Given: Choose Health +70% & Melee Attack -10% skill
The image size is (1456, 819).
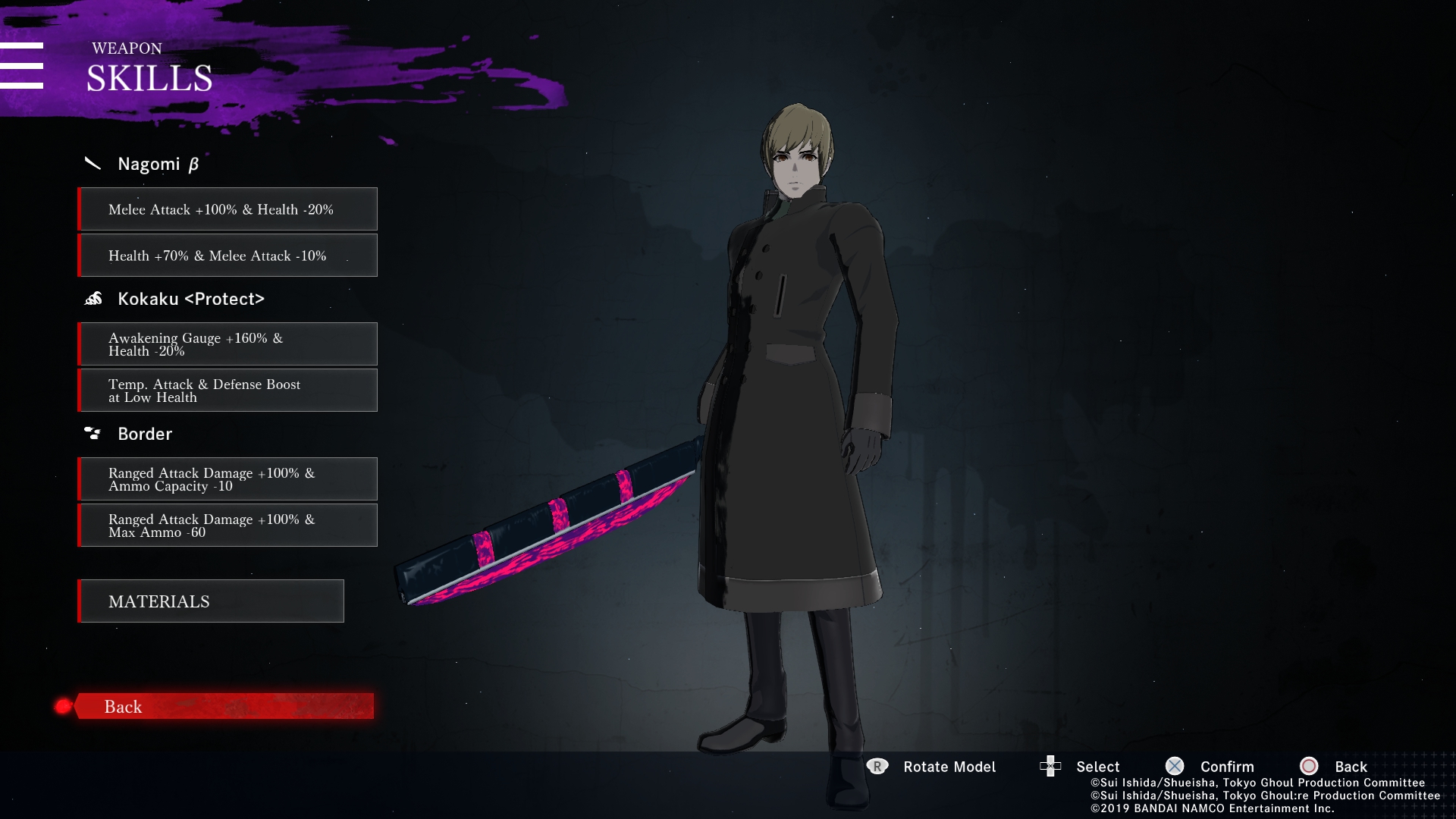Looking at the screenshot, I should pos(227,256).
